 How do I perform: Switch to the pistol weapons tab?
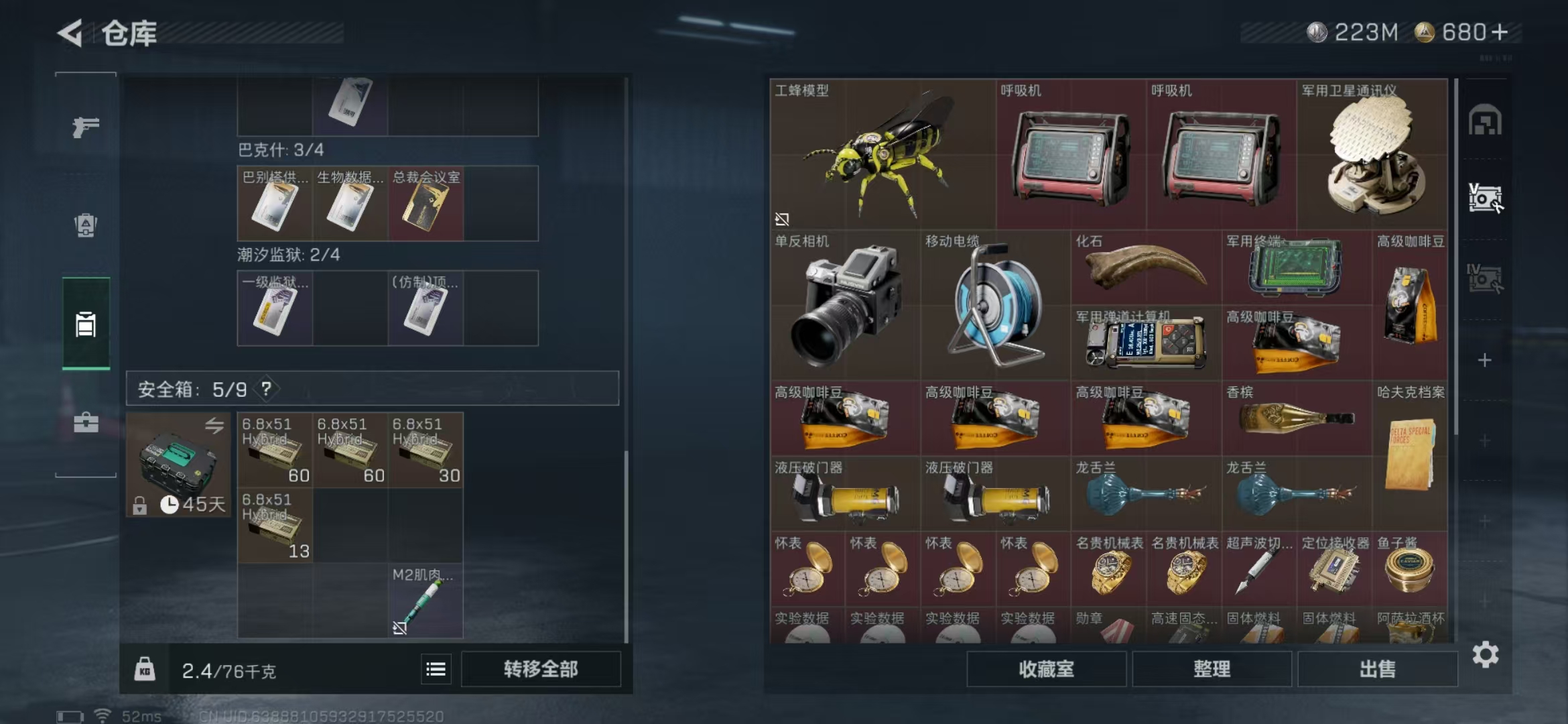[86, 127]
